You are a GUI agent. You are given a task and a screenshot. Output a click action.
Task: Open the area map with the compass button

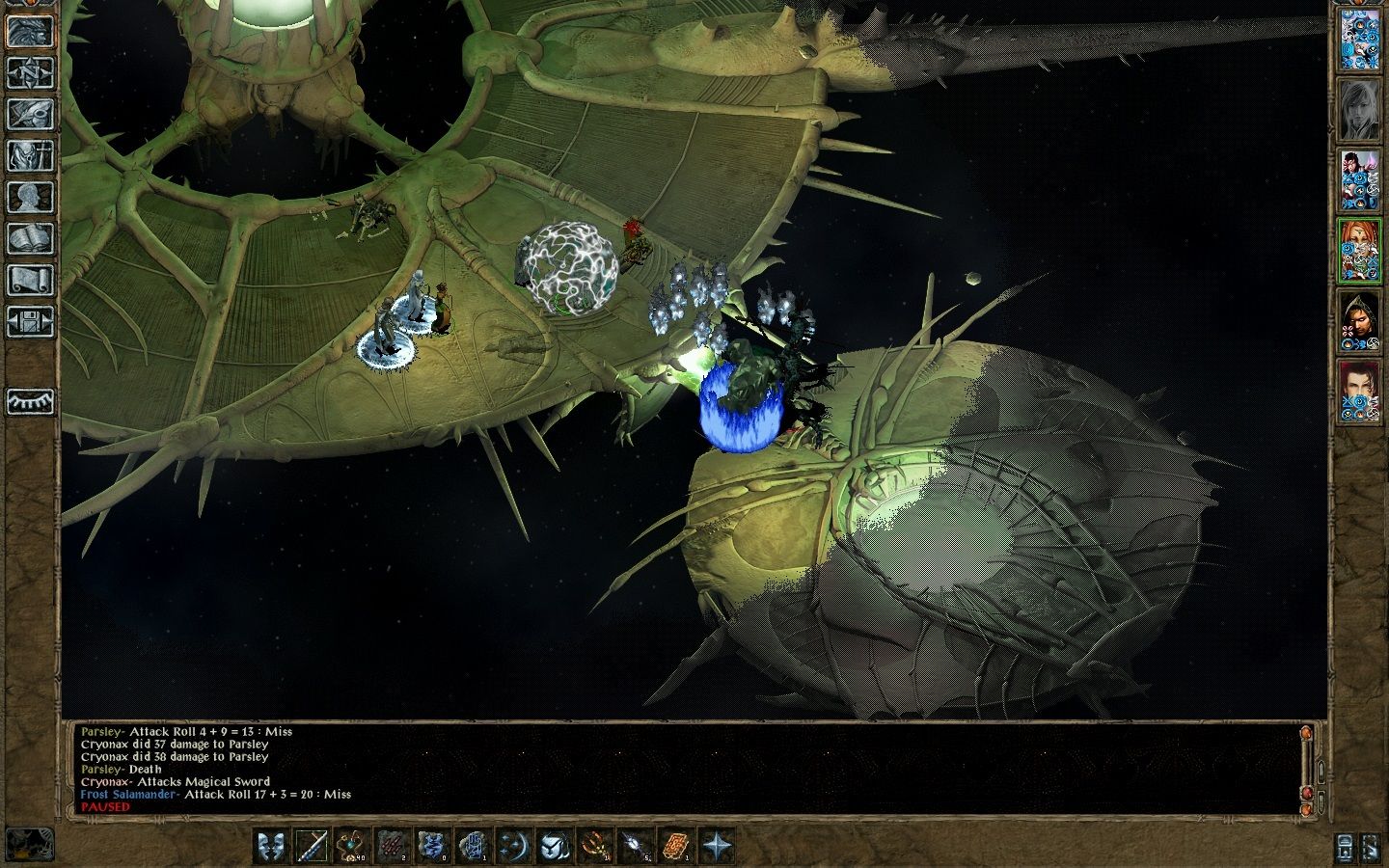[x=30, y=72]
